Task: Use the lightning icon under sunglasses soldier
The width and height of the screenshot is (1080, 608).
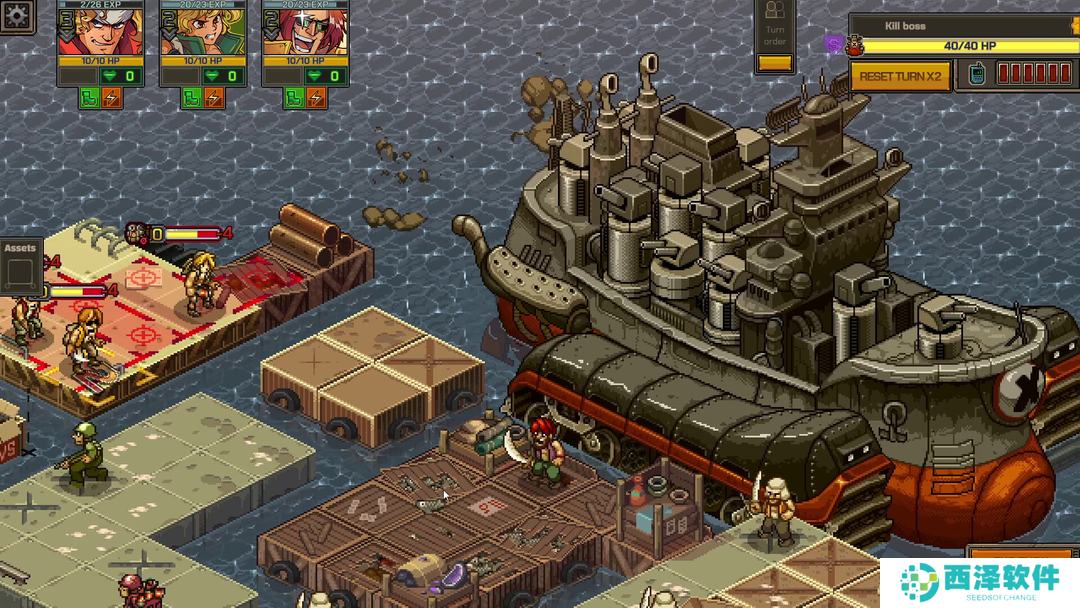Action: coord(316,97)
